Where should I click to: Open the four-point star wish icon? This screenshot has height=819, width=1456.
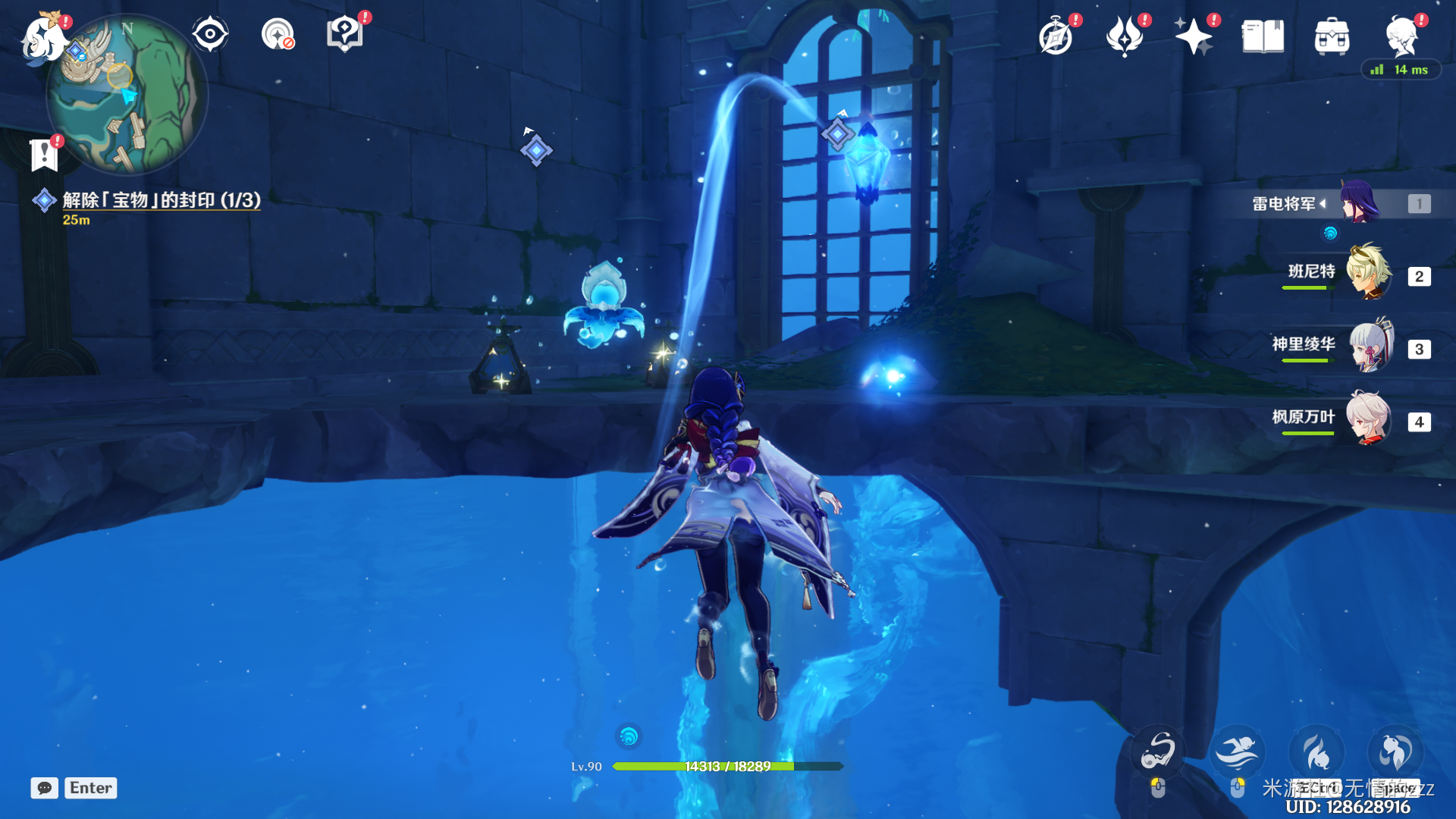click(1193, 36)
